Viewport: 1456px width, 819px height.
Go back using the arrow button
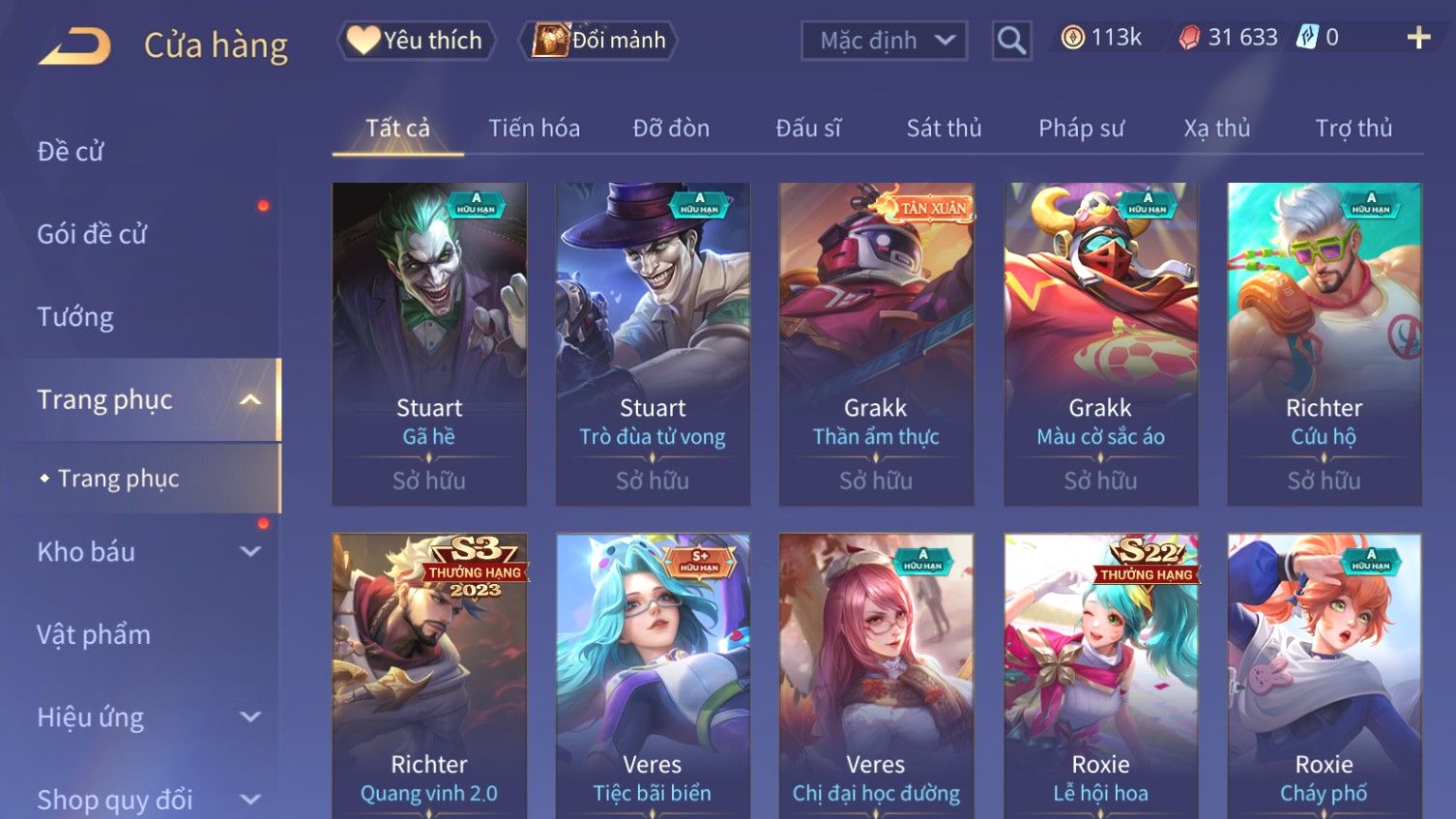[x=75, y=45]
